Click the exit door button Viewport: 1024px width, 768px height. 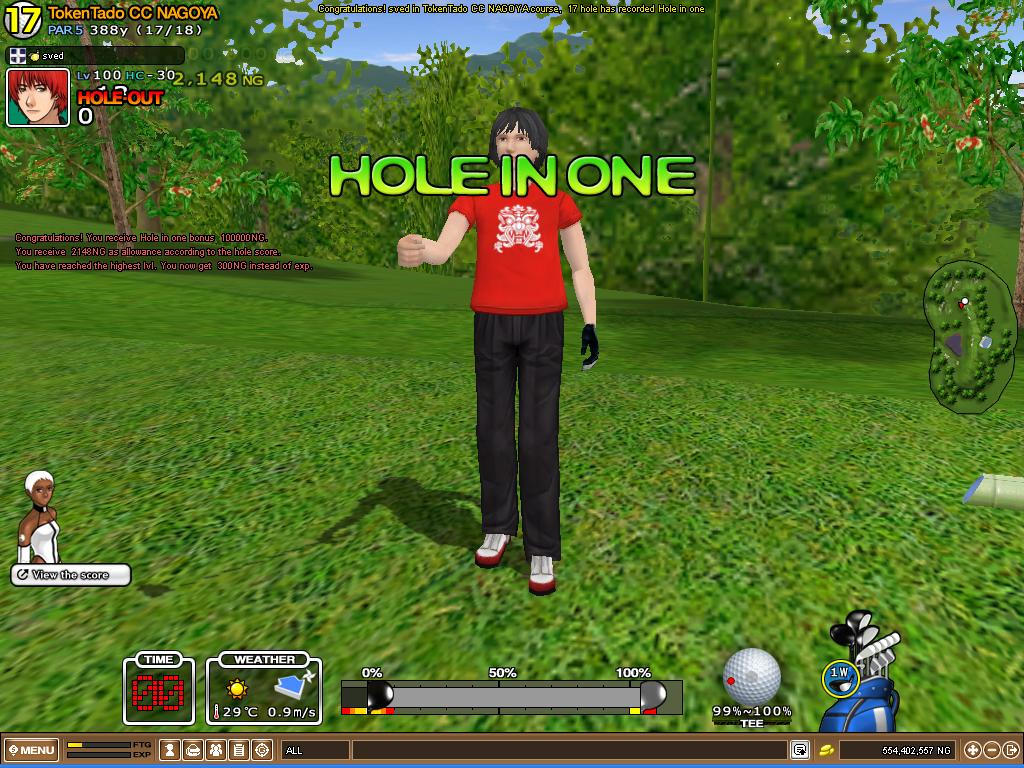click(1010, 750)
